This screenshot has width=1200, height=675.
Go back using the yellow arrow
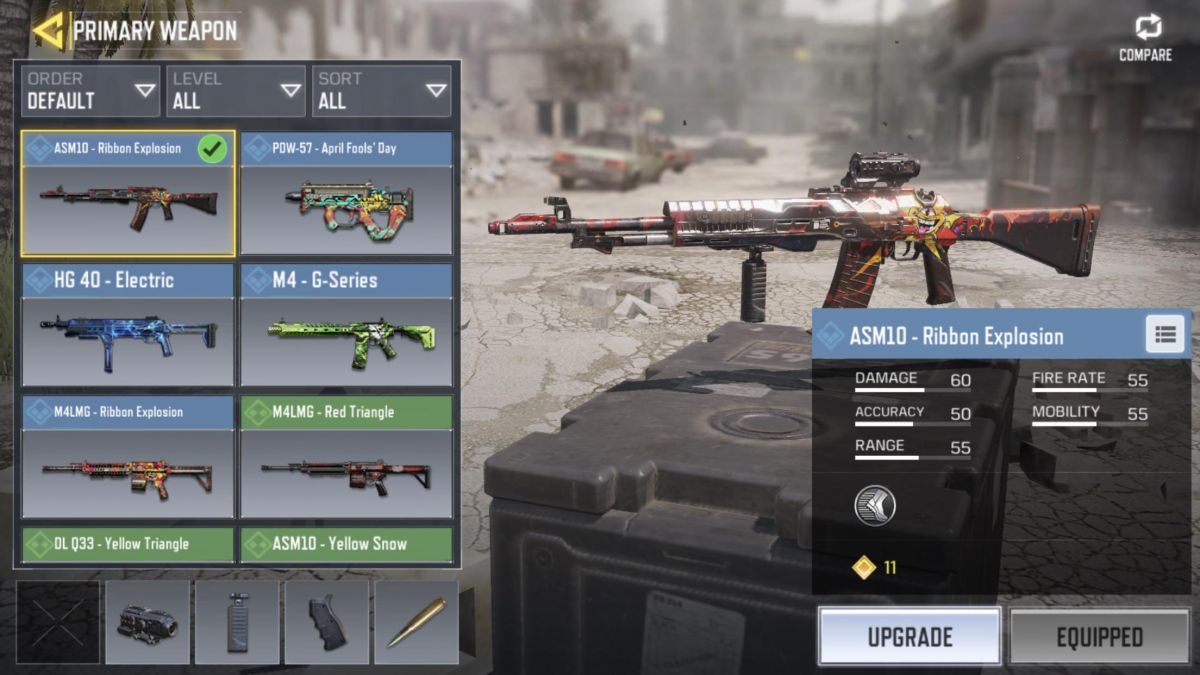point(48,31)
